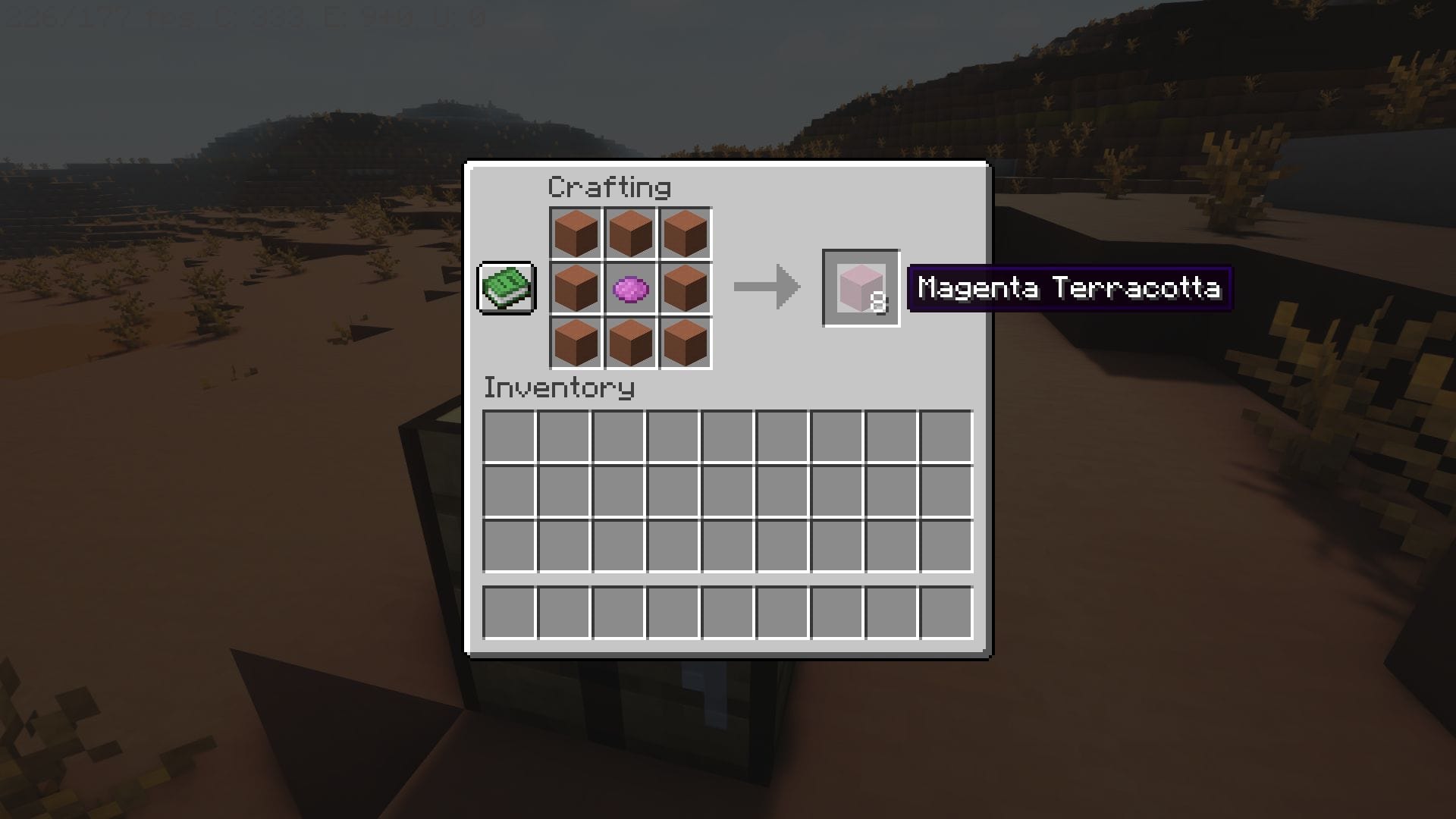Click the Crafting title text
This screenshot has height=819, width=1456.
(x=609, y=187)
